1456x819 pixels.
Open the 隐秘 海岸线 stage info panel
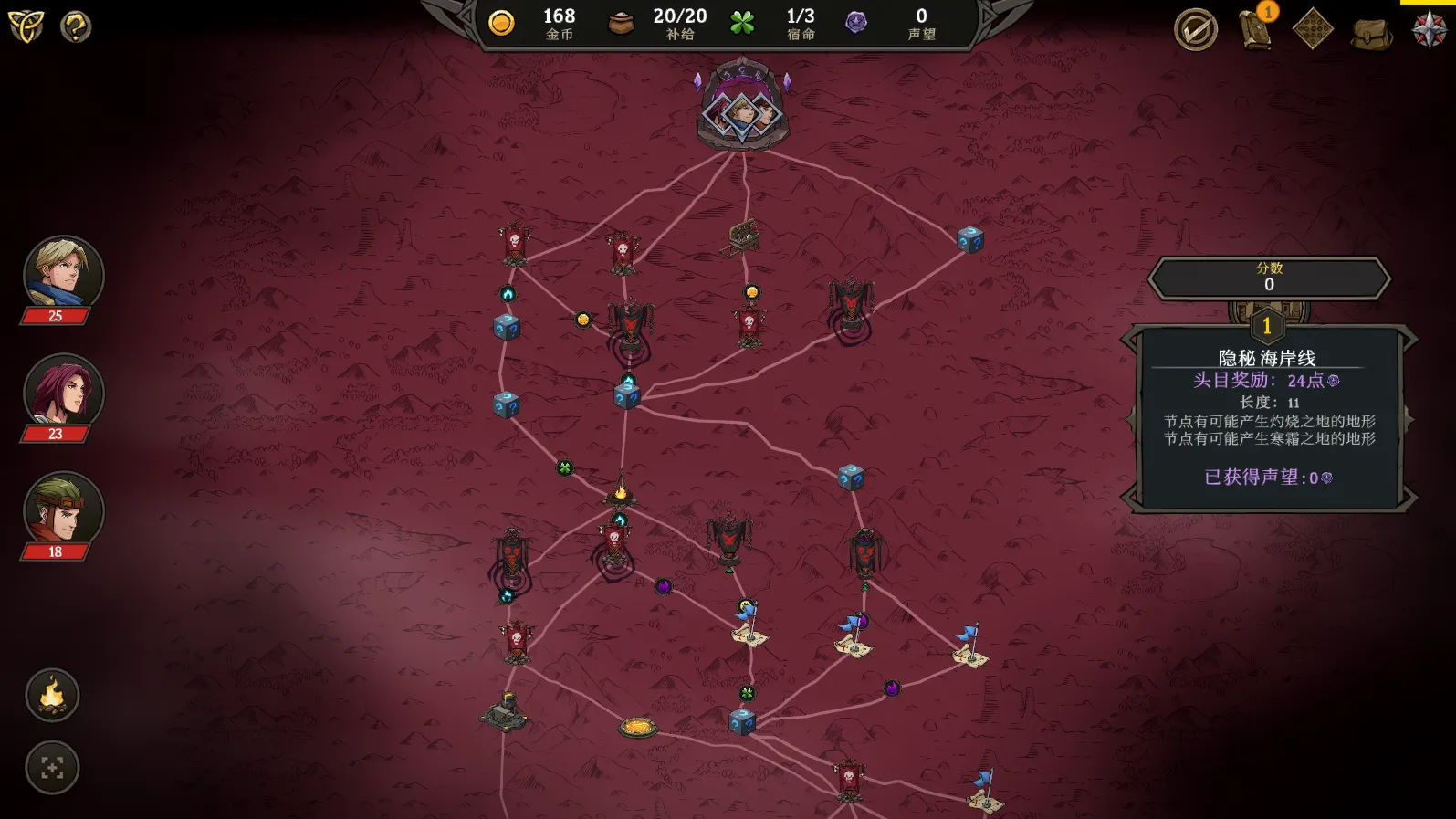(x=1268, y=417)
